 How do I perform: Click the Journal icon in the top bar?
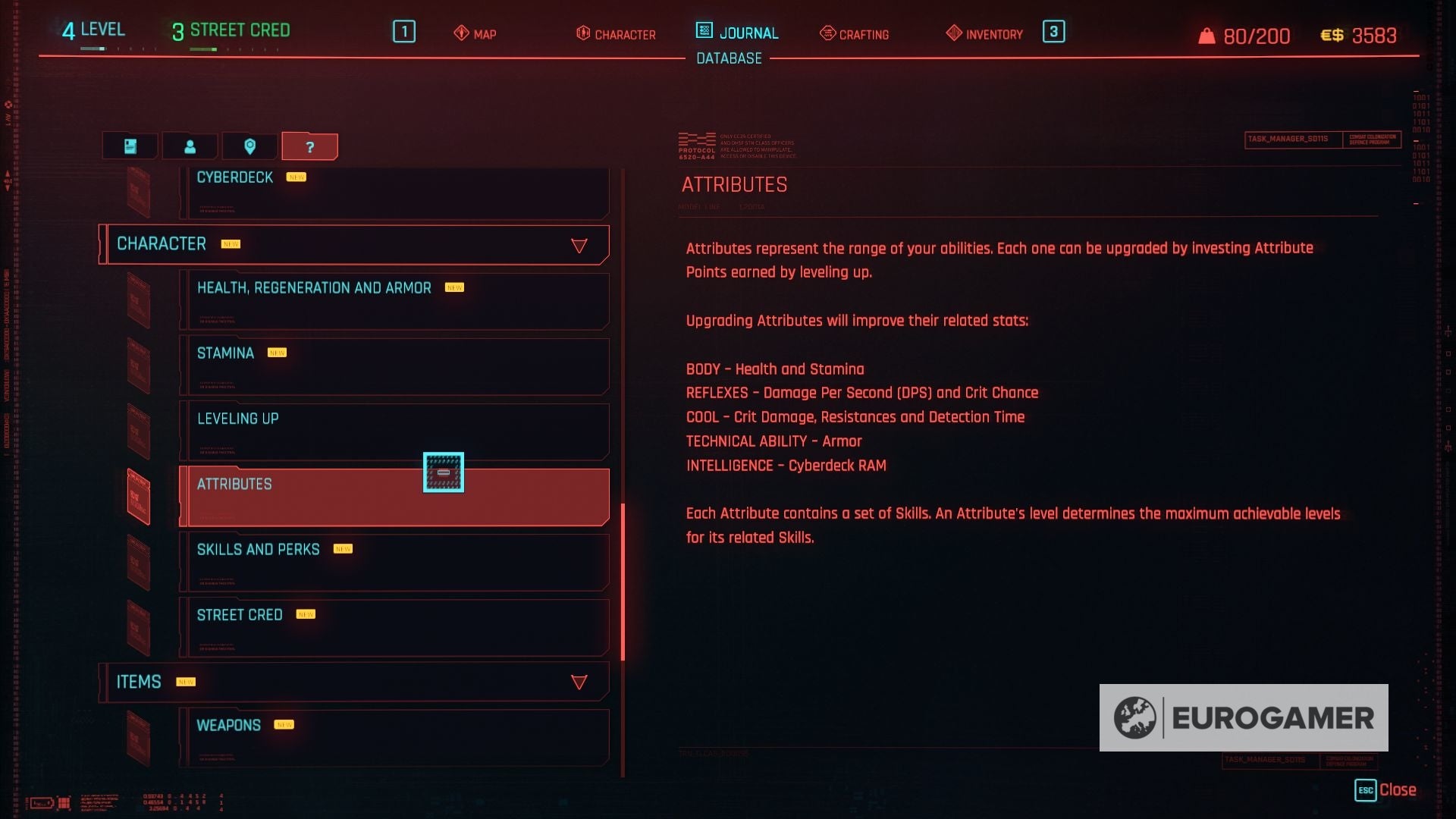tap(736, 33)
